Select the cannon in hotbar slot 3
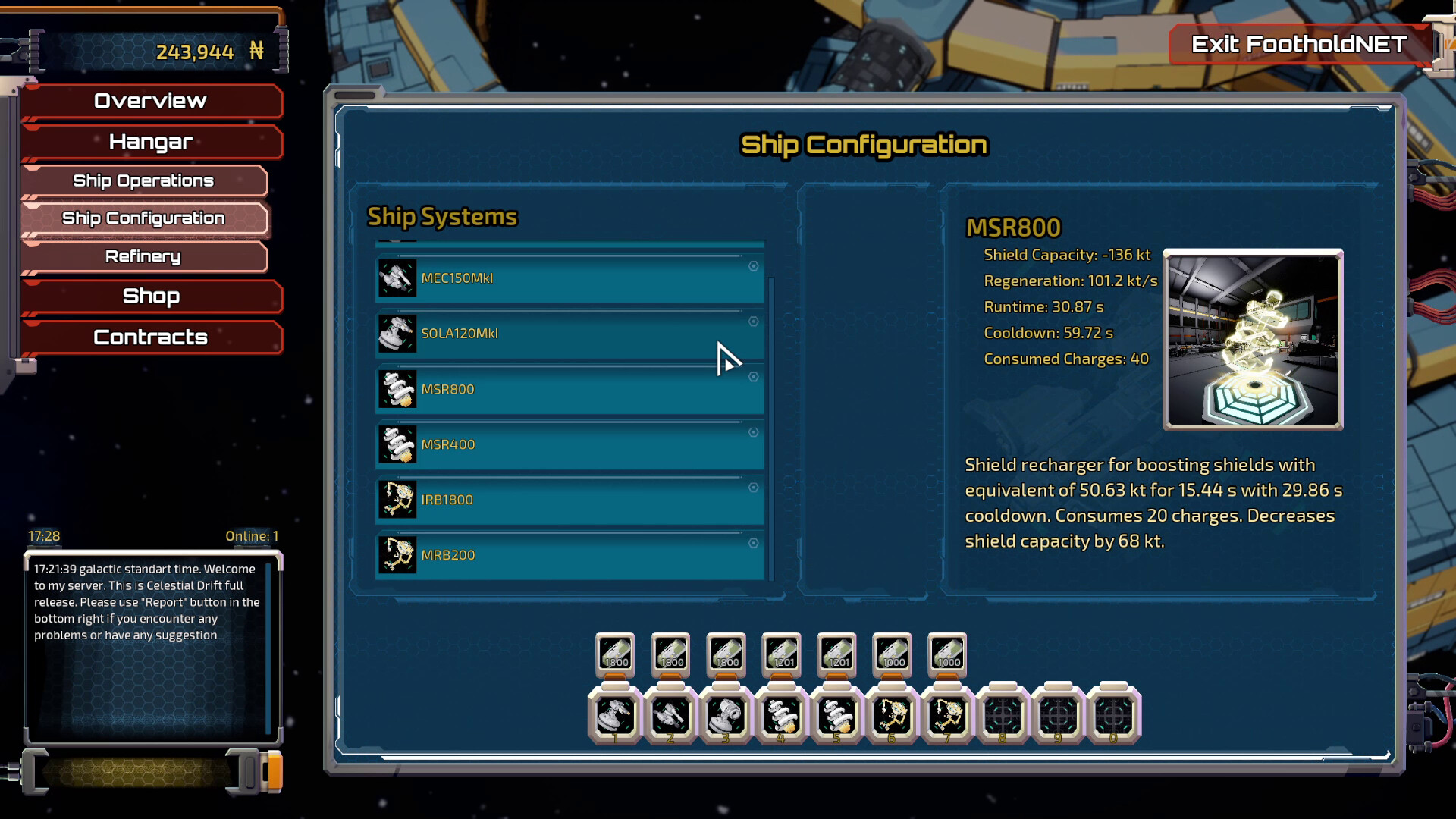The height and width of the screenshot is (819, 1456). (726, 715)
